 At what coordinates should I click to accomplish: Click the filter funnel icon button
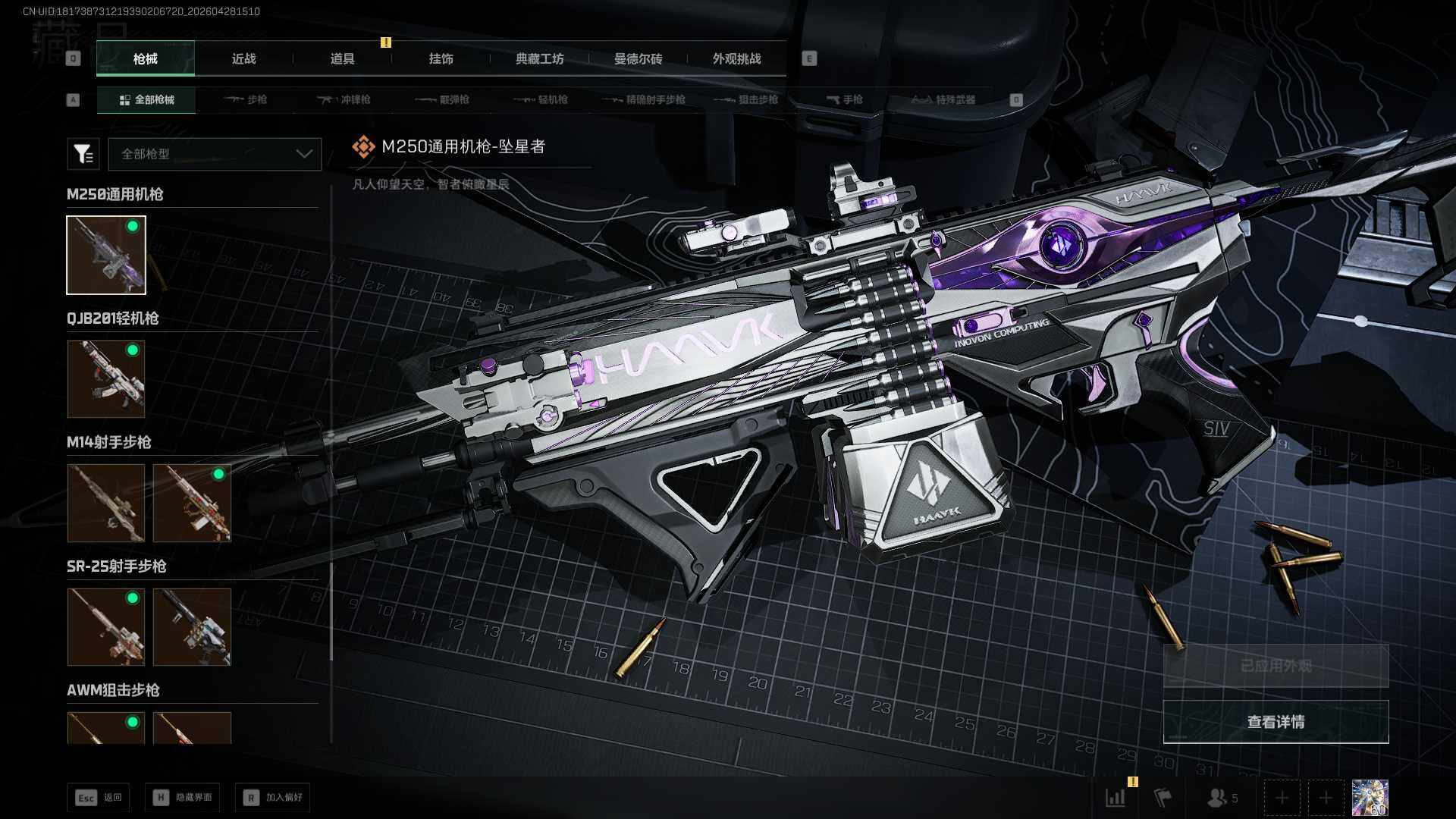click(83, 154)
